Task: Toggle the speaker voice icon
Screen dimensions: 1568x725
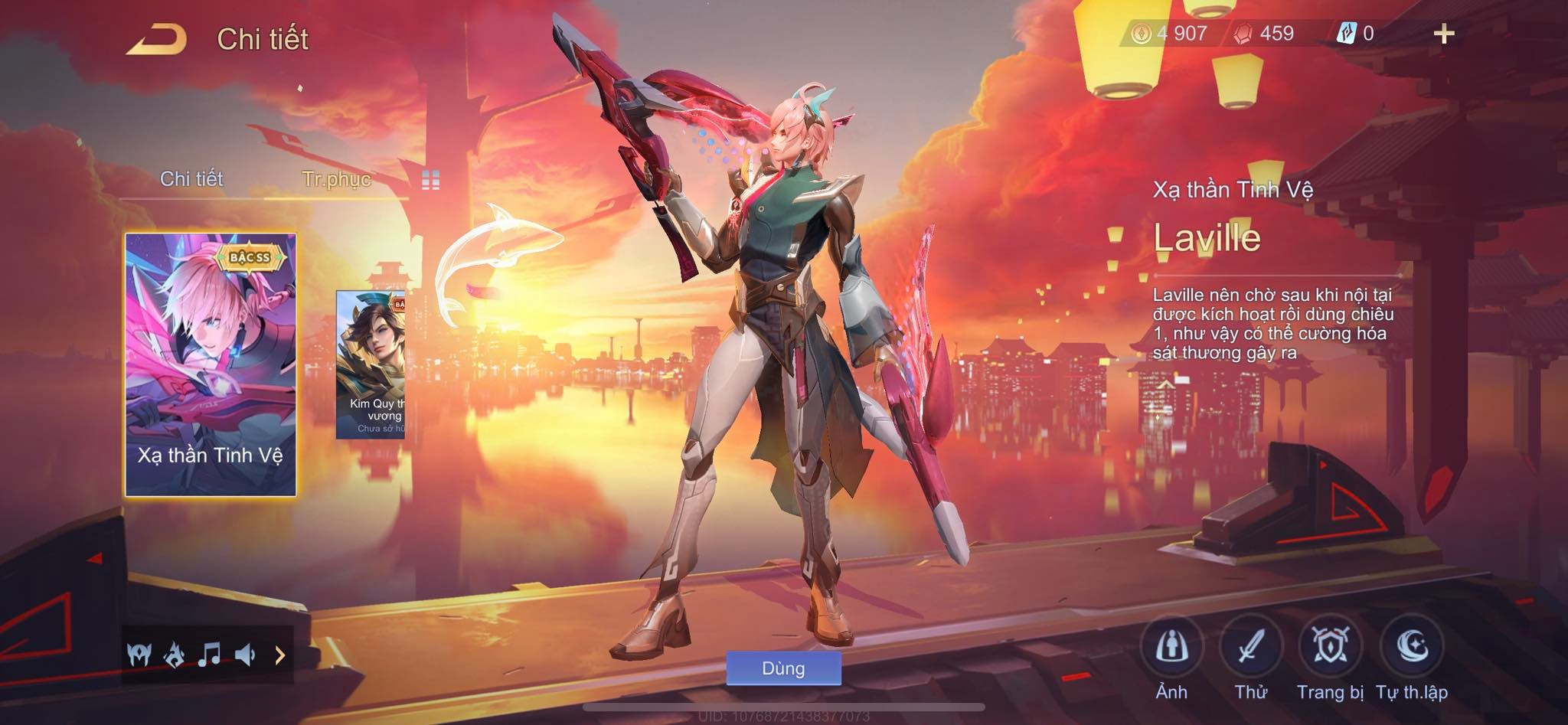Action: 245,655
